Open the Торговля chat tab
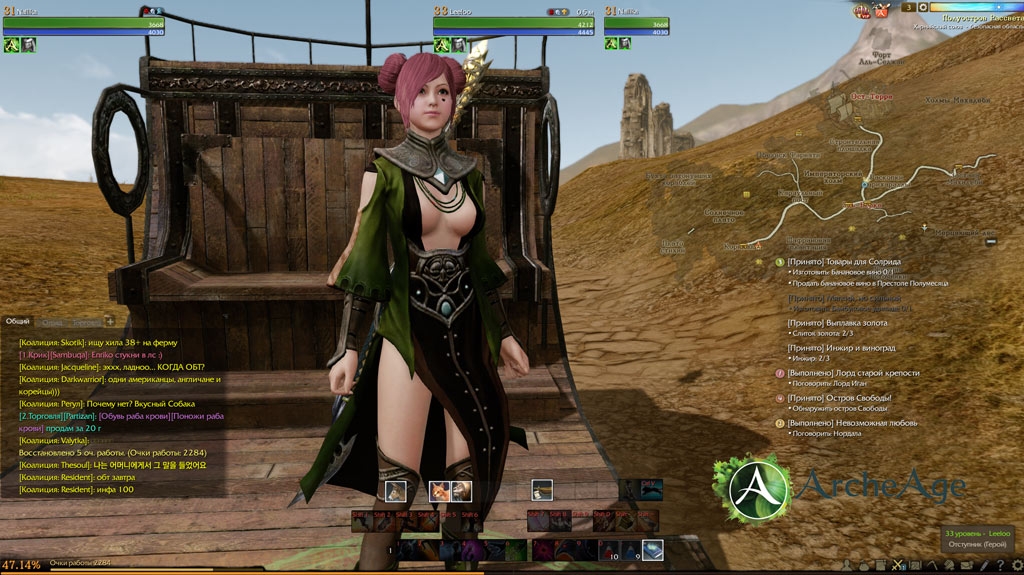 click(86, 323)
